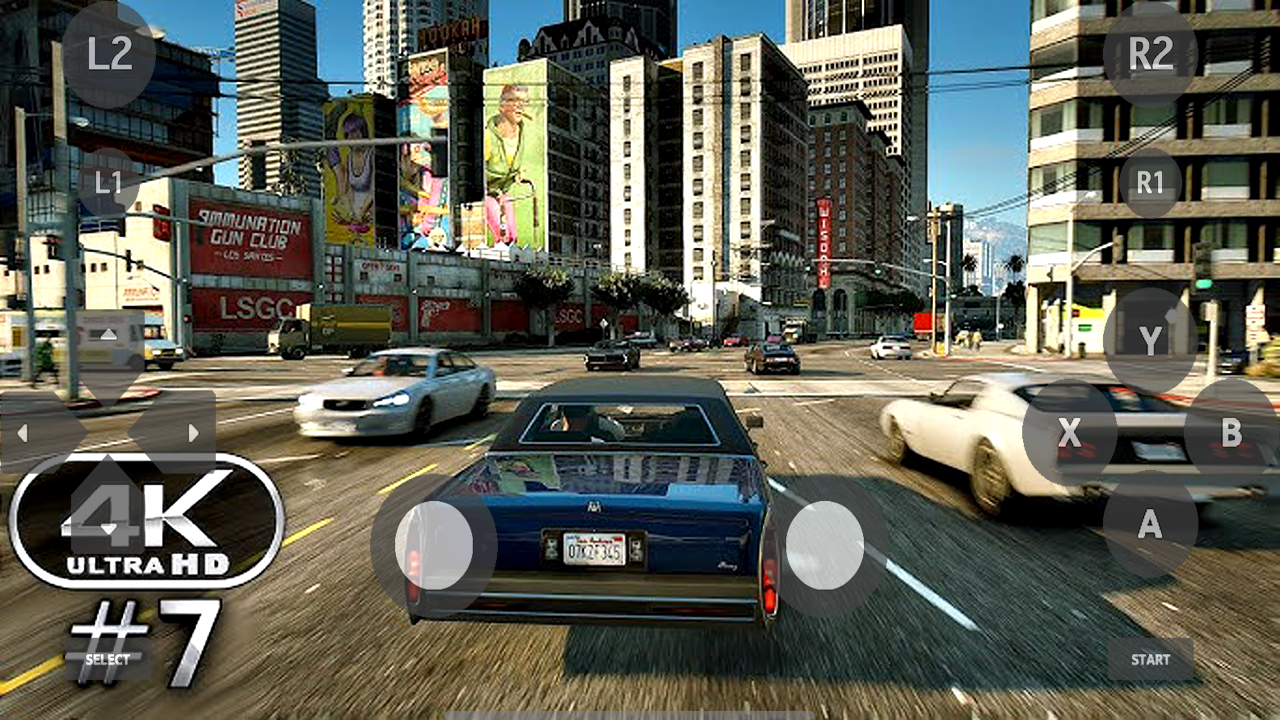Tap the D-pad up arrow
This screenshot has width=1280, height=720.
(x=110, y=333)
